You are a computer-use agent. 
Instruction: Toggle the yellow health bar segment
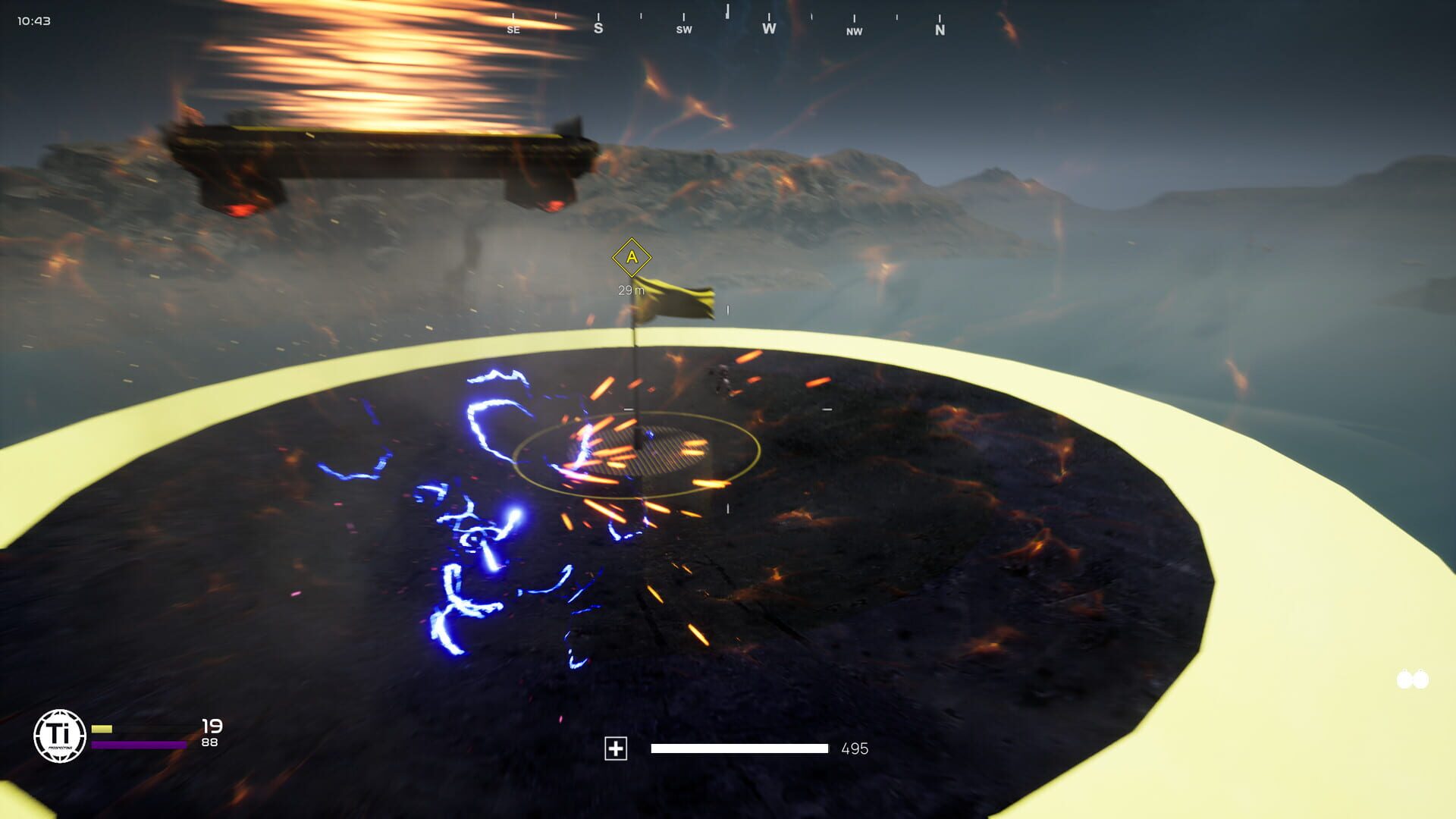pos(102,728)
